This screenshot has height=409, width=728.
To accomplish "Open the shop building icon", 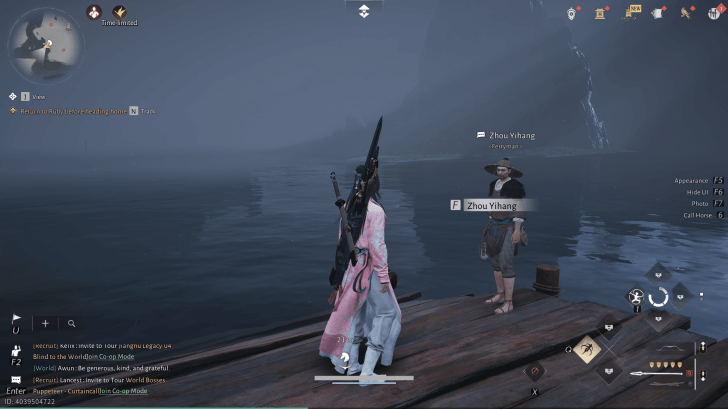I will click(601, 12).
